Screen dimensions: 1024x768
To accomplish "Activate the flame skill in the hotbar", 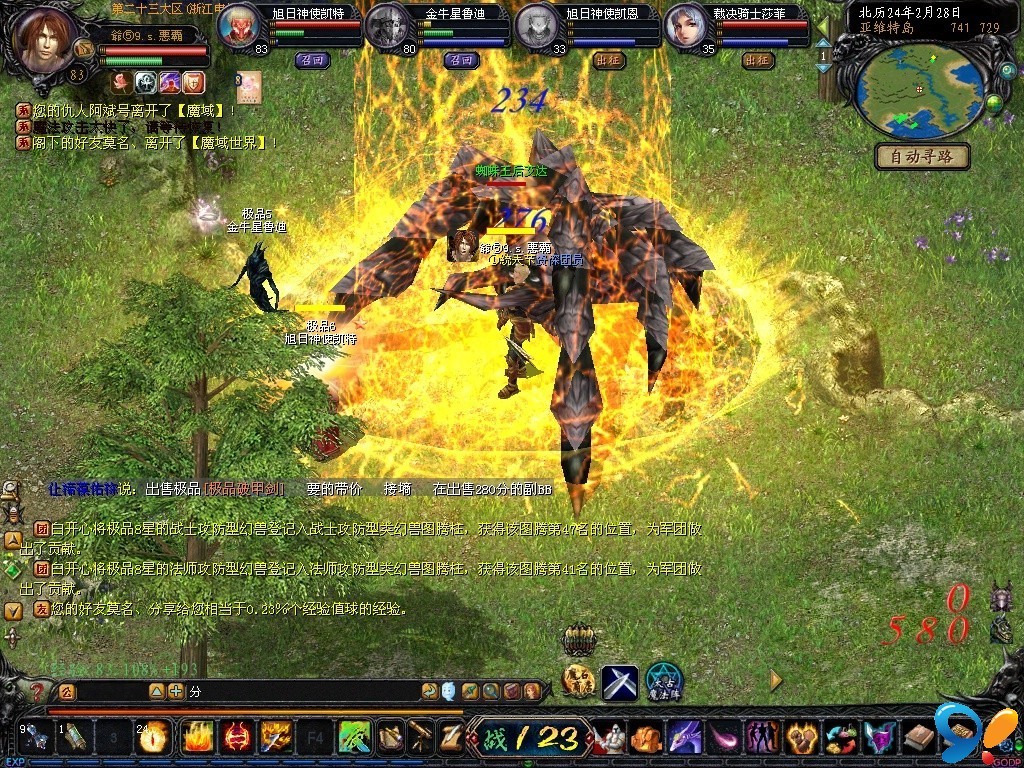I will (195, 738).
